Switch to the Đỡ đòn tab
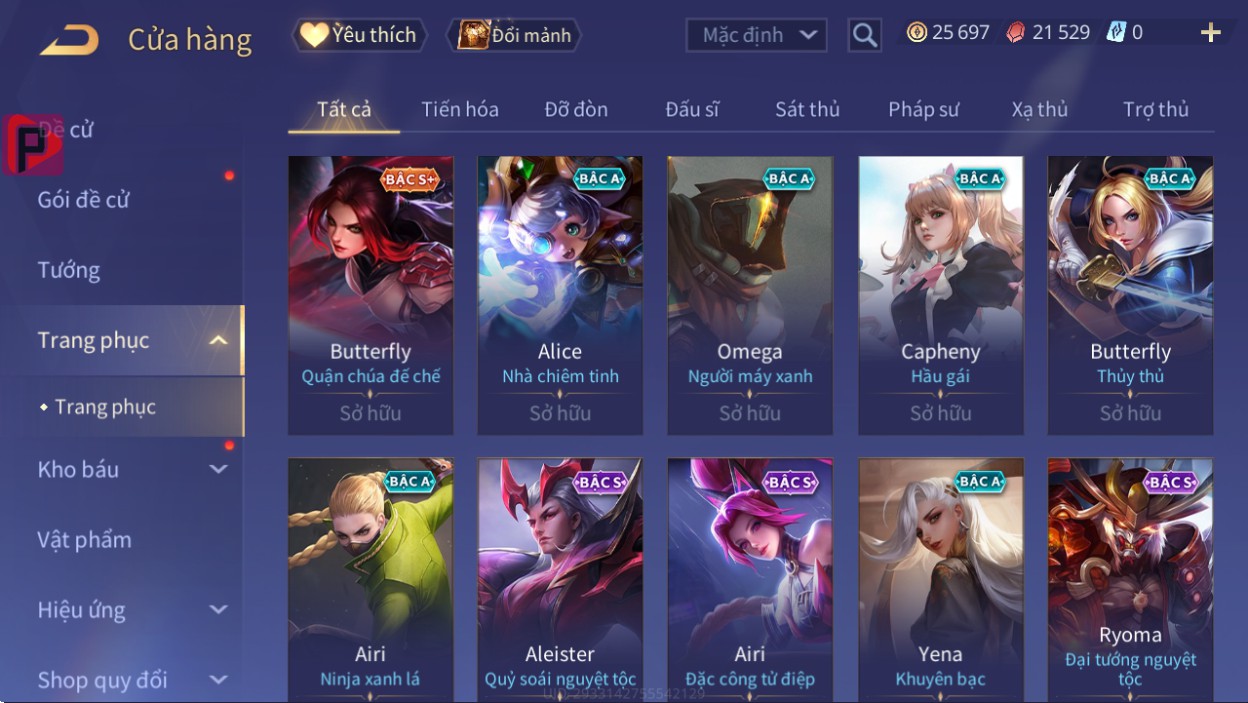This screenshot has height=703, width=1248. [x=576, y=109]
